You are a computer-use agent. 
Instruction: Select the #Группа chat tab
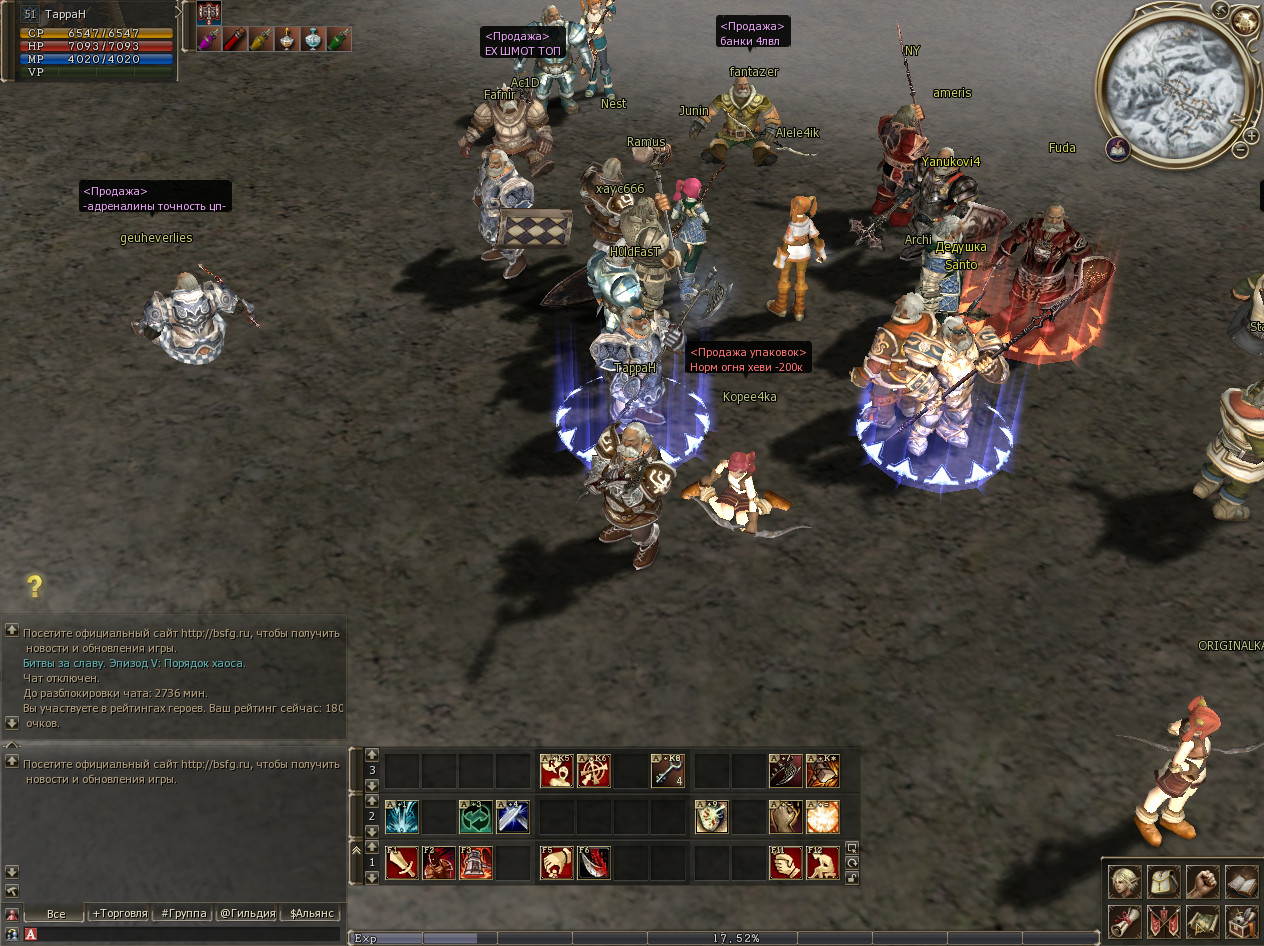click(x=184, y=913)
